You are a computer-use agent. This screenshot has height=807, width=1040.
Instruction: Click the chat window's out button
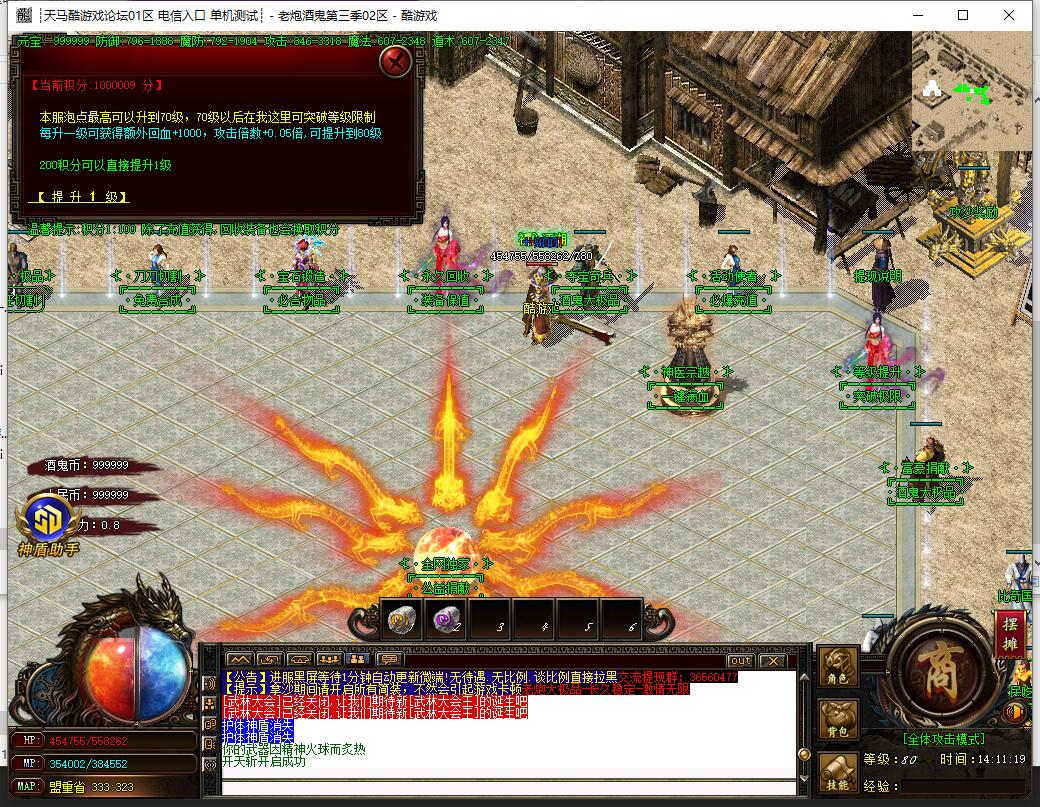point(740,660)
